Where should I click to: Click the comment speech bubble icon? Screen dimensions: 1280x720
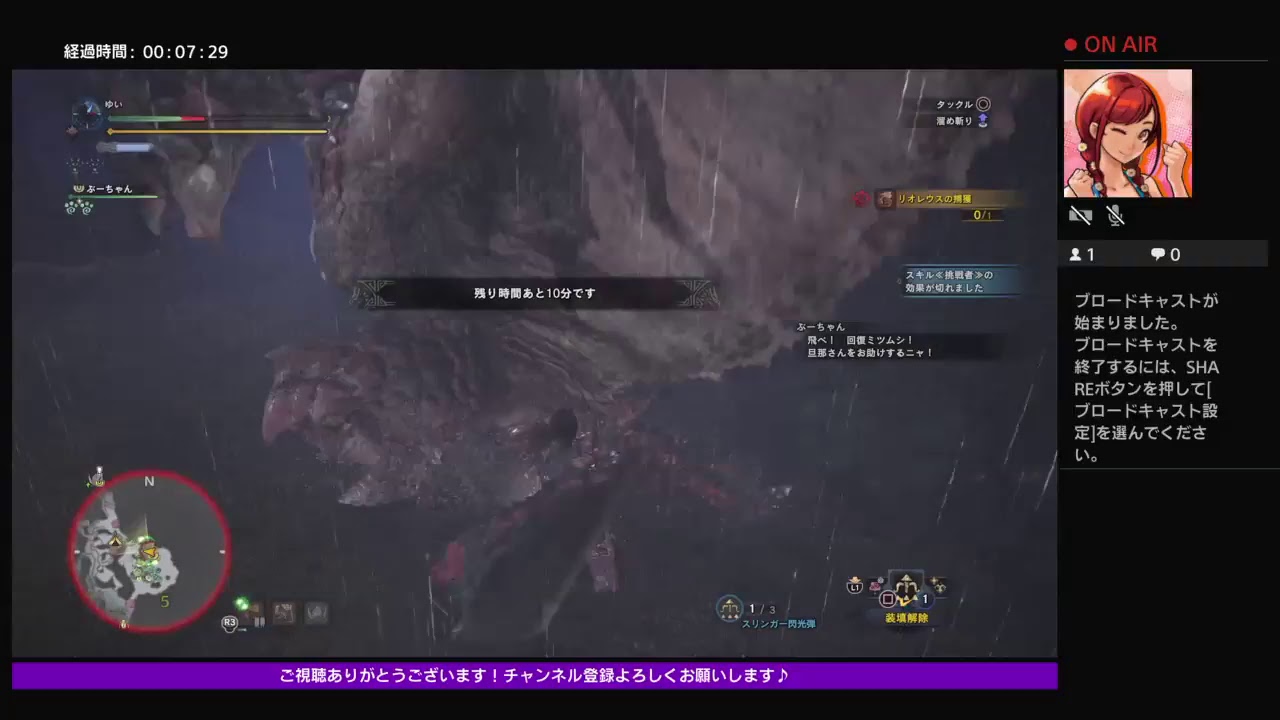click(x=1156, y=254)
